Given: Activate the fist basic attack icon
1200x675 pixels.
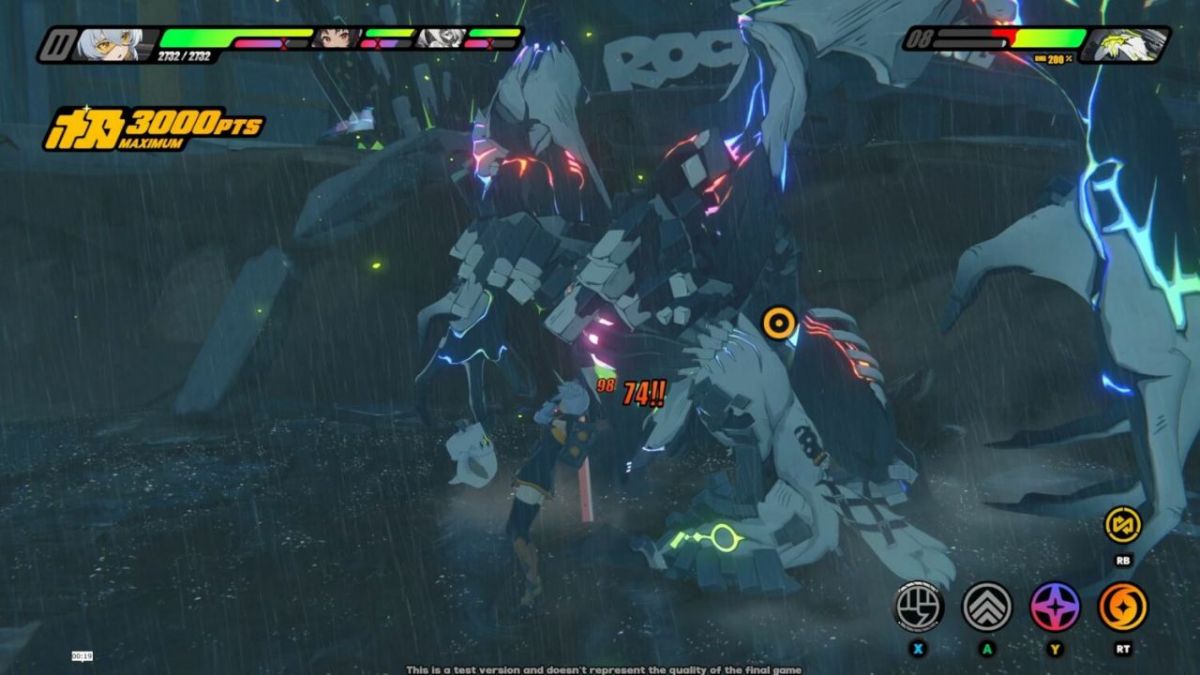Looking at the screenshot, I should pyautogui.click(x=917, y=606).
